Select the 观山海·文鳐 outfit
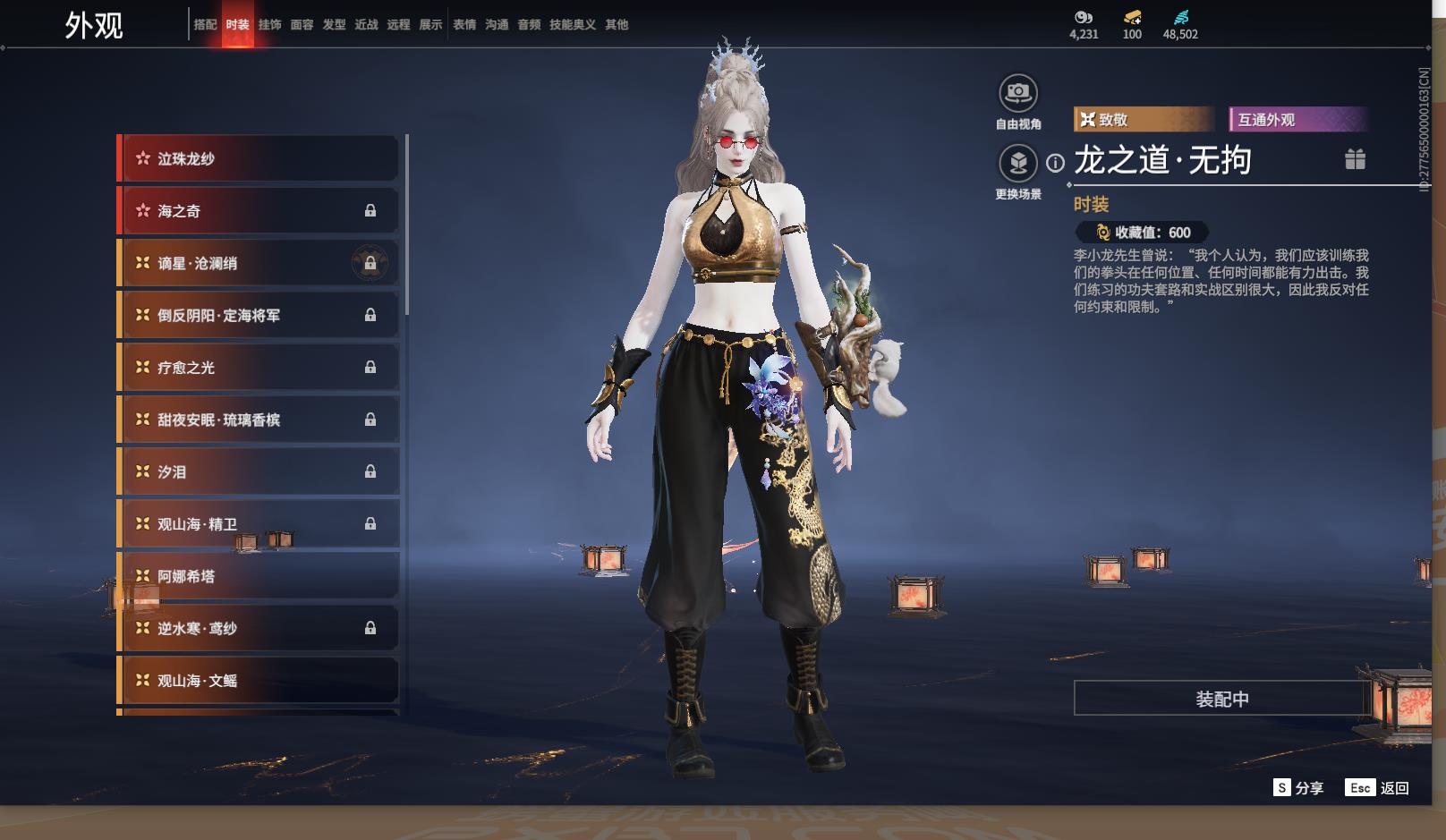The height and width of the screenshot is (840, 1446). [259, 681]
